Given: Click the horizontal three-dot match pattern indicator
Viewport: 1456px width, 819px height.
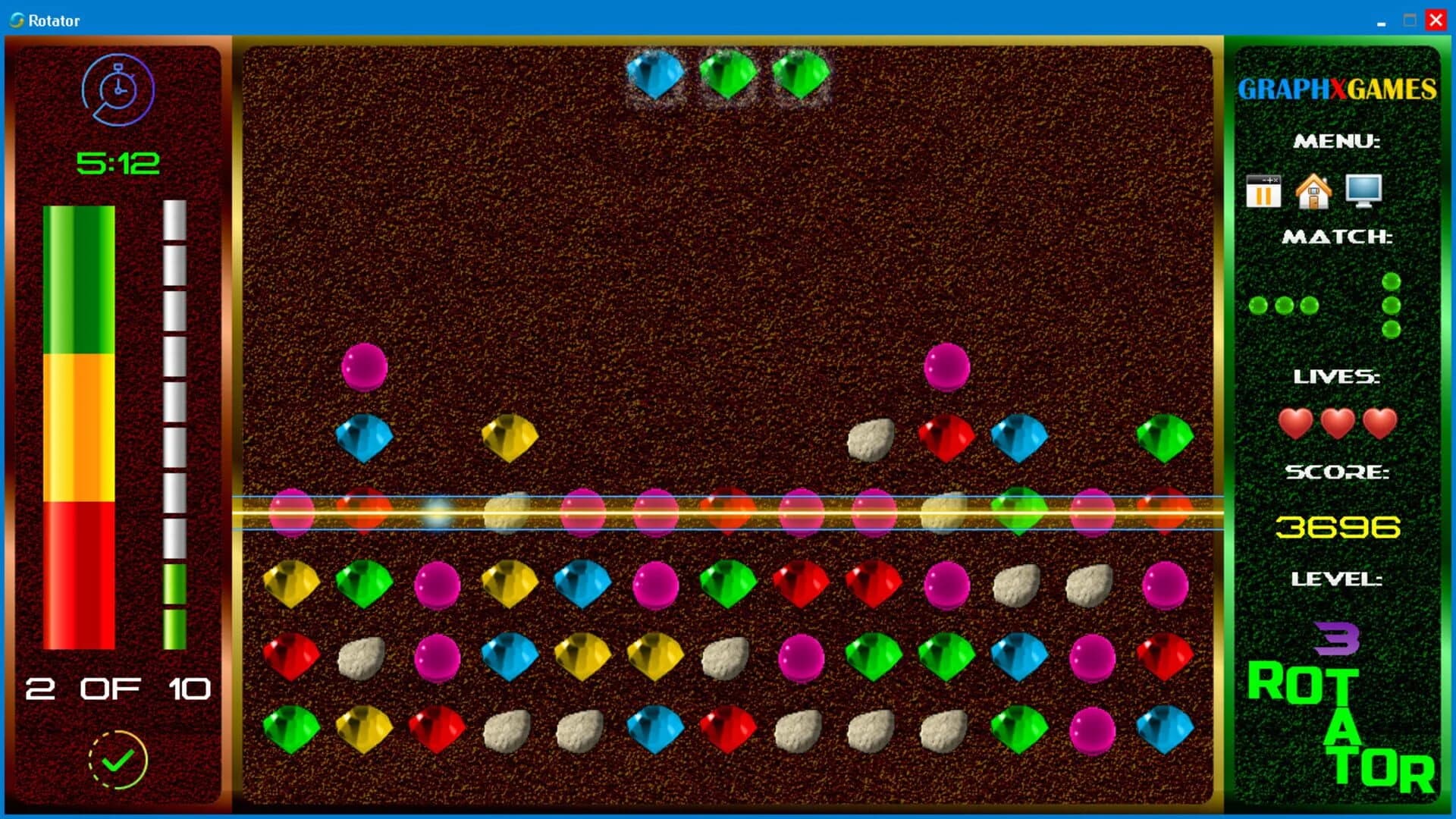Looking at the screenshot, I should (1284, 306).
